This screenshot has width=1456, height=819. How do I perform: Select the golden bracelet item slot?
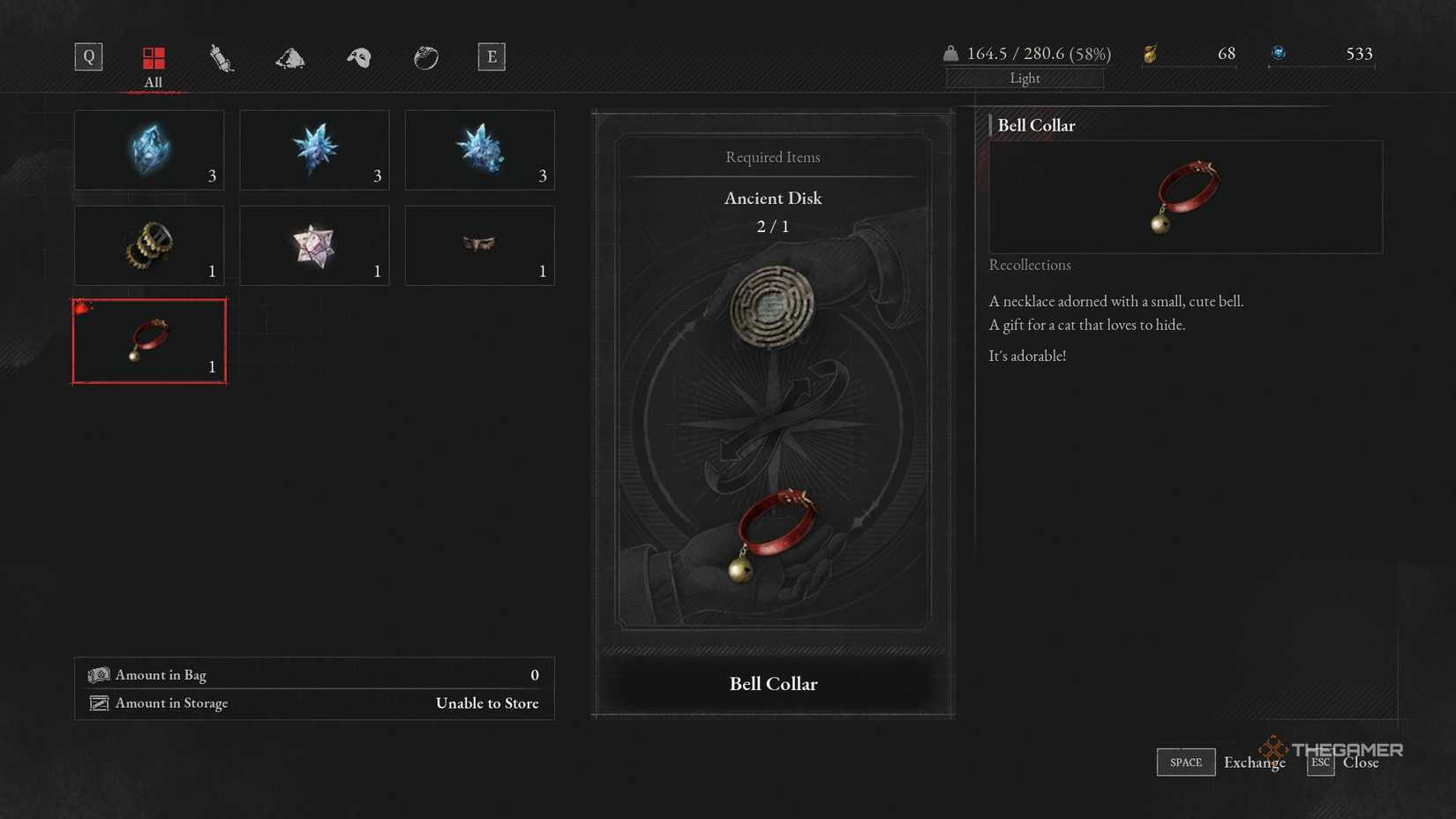pyautogui.click(x=148, y=245)
